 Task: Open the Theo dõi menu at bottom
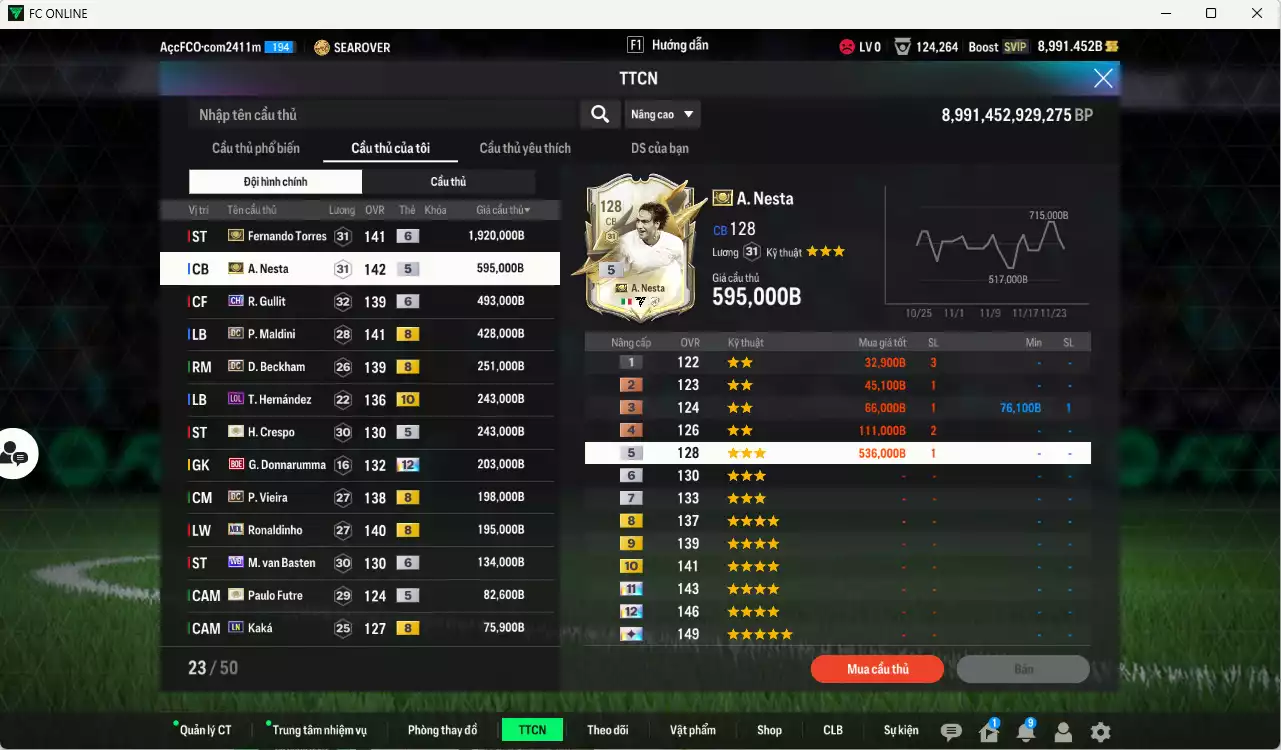tap(608, 729)
